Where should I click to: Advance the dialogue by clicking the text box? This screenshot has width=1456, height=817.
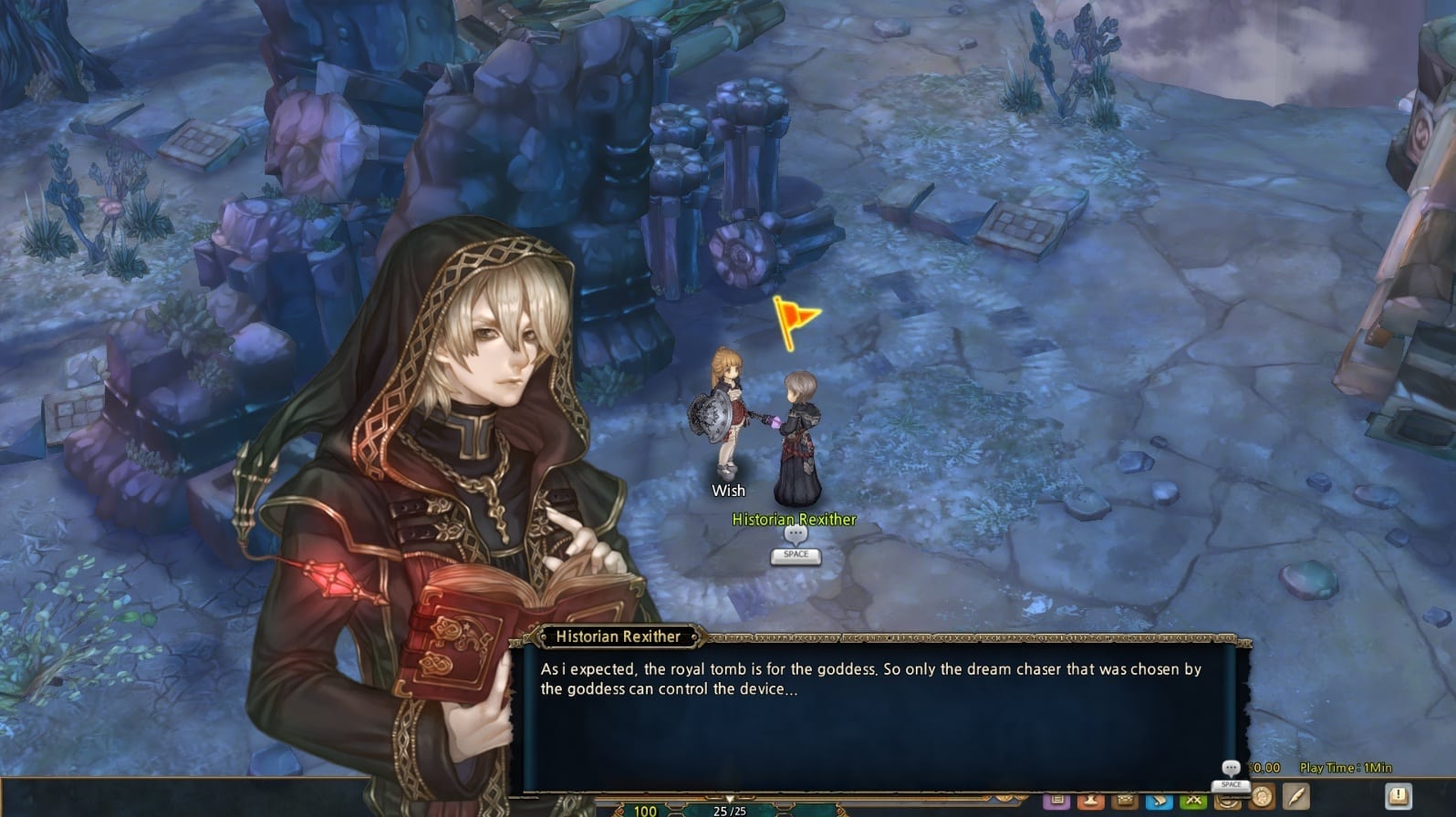[876, 693]
